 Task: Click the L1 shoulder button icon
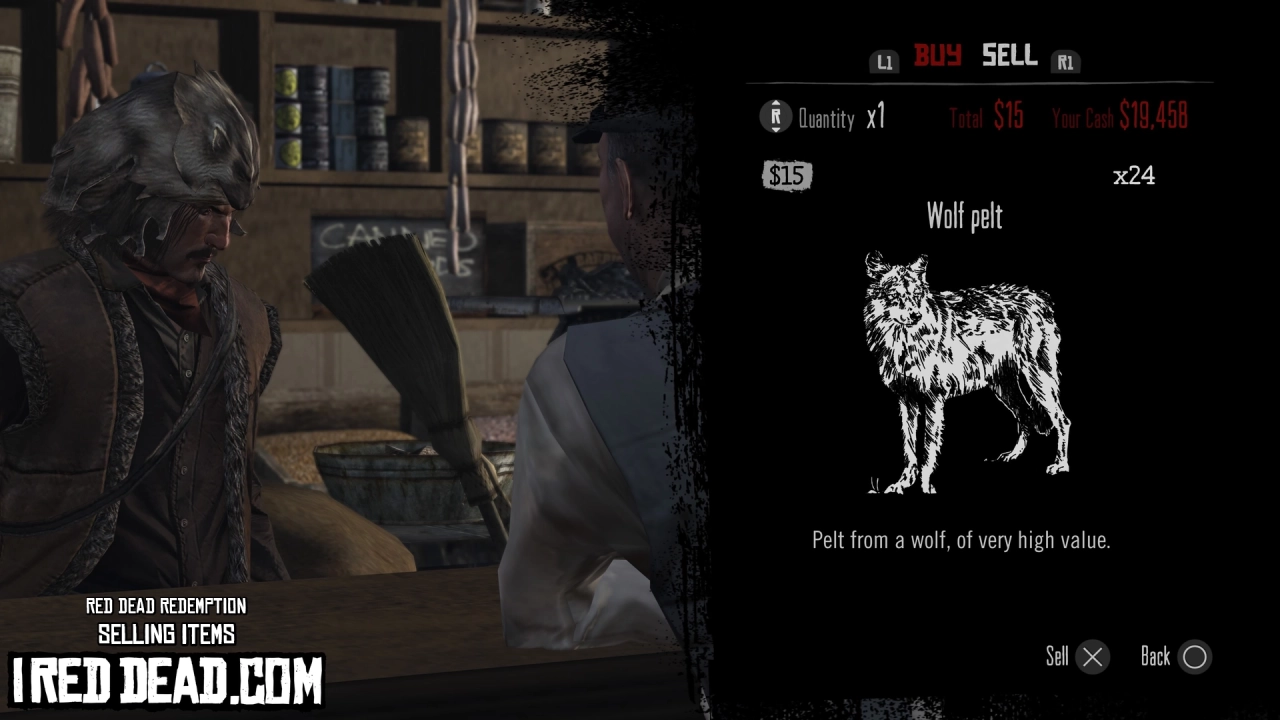point(884,61)
